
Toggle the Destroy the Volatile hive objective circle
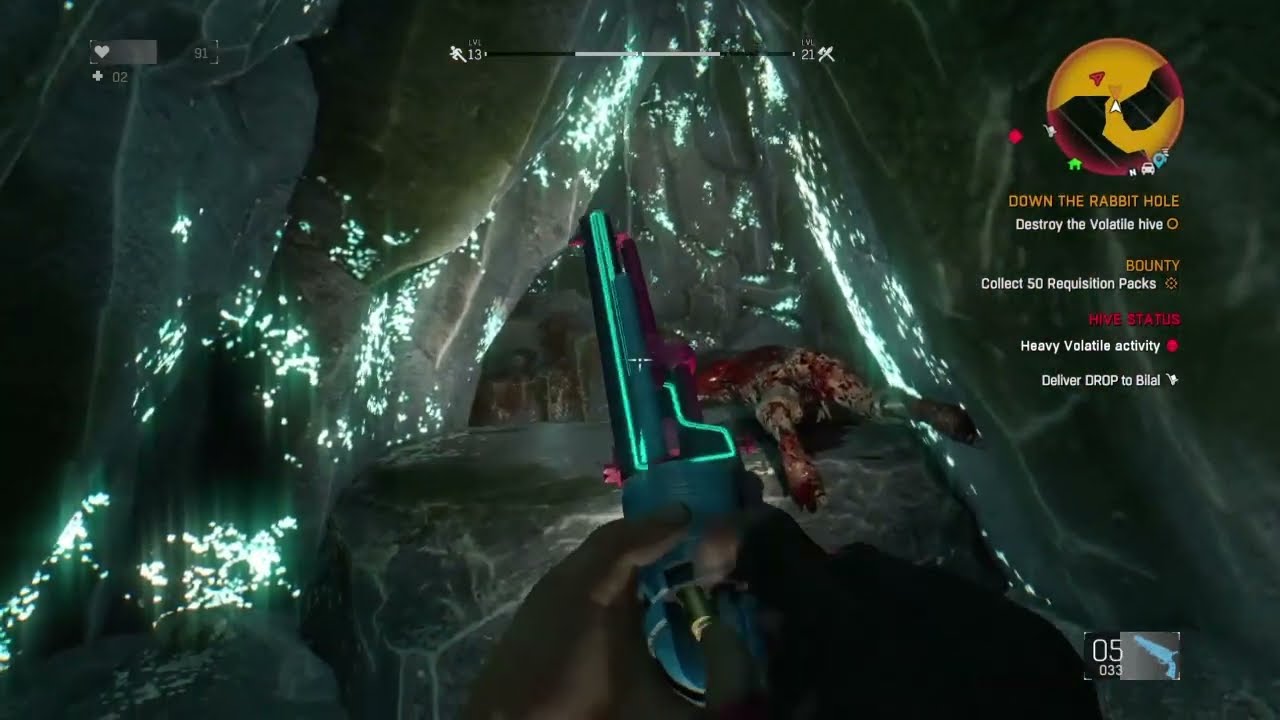click(1174, 224)
